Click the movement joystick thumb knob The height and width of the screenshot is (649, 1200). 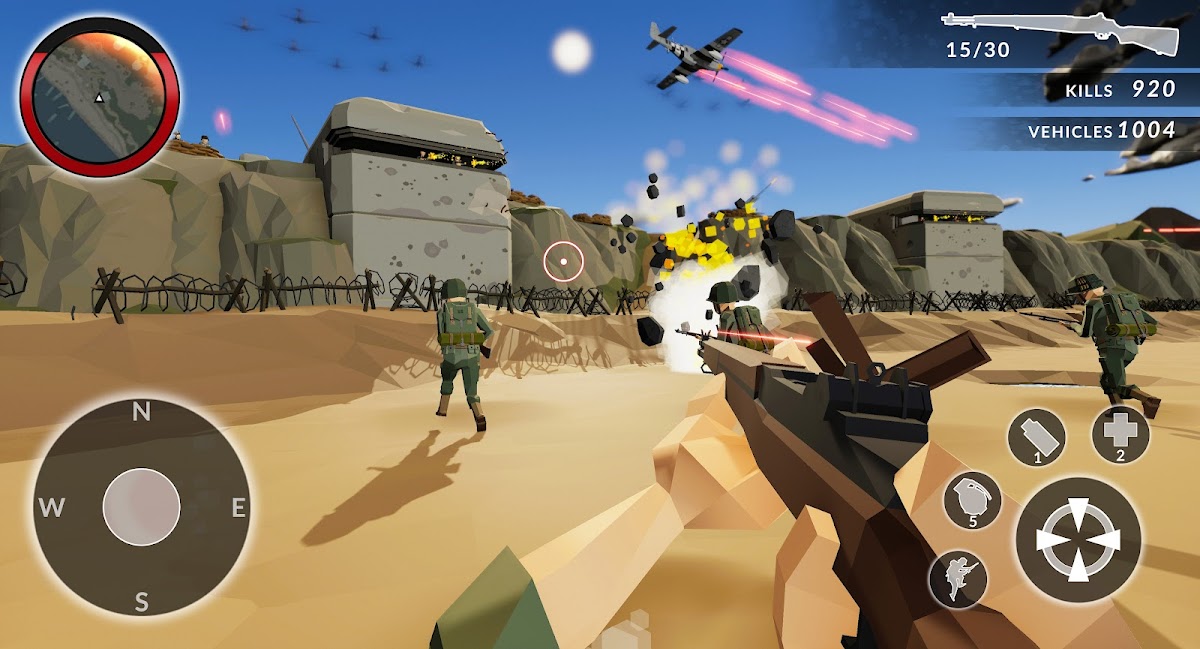click(141, 507)
